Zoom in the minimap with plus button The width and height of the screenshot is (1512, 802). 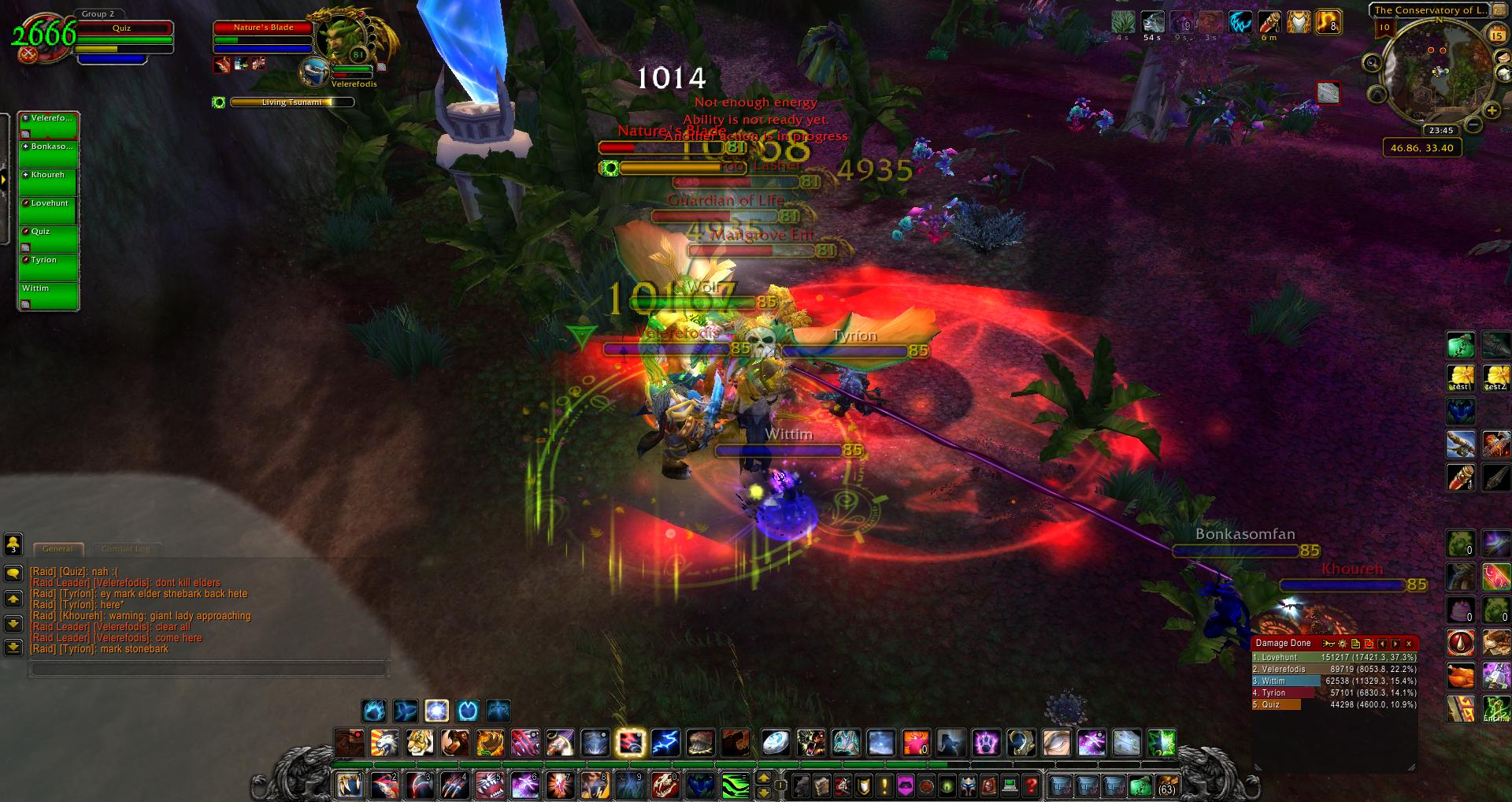point(1492,111)
